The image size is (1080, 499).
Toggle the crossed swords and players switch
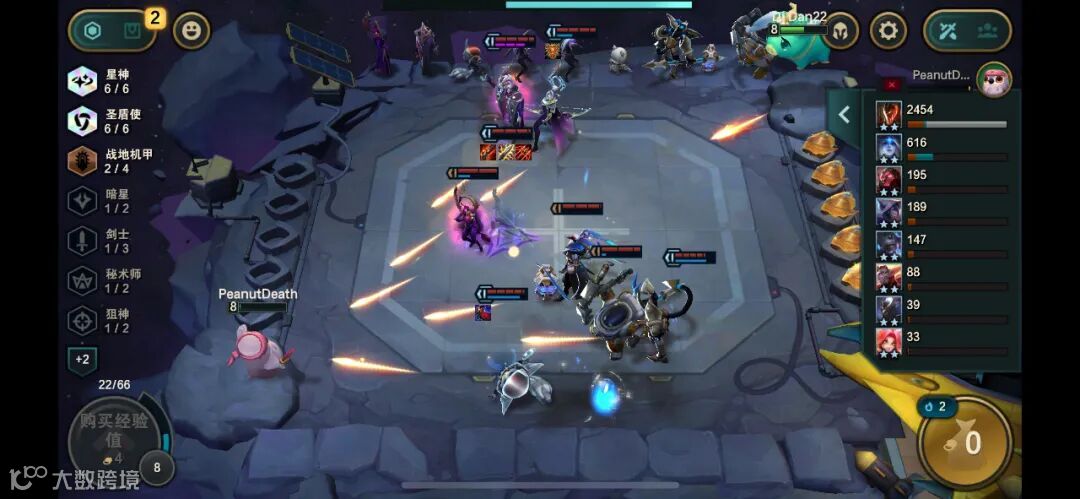(968, 31)
